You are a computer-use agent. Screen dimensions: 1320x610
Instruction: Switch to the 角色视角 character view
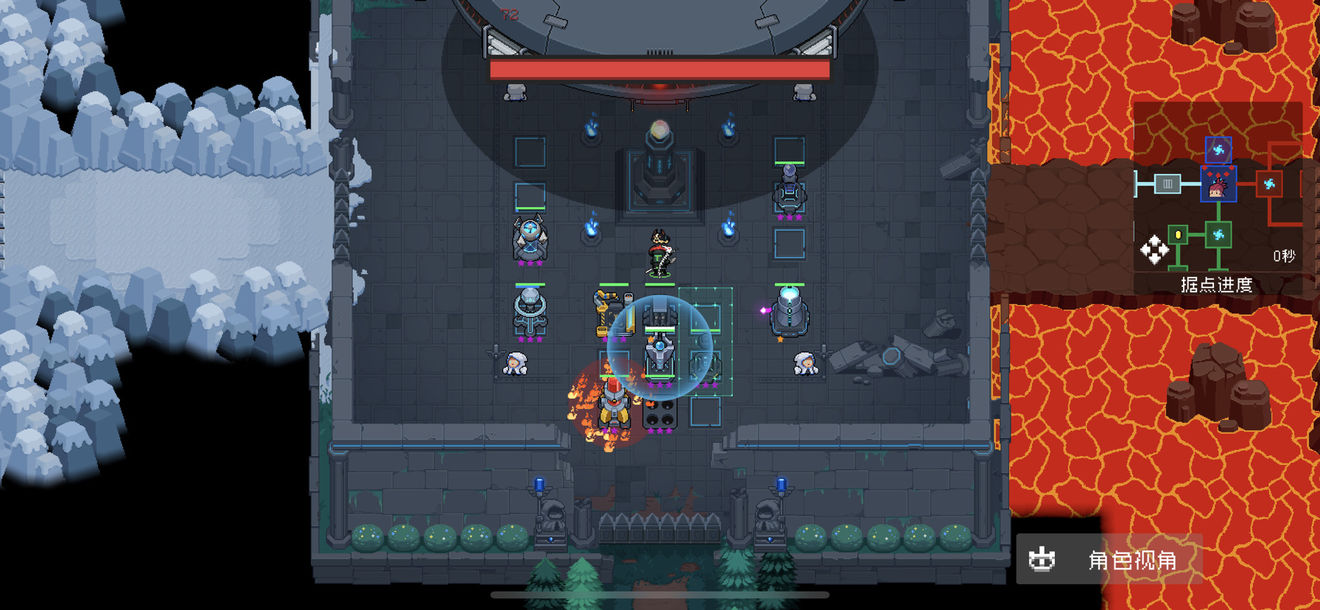click(1110, 560)
